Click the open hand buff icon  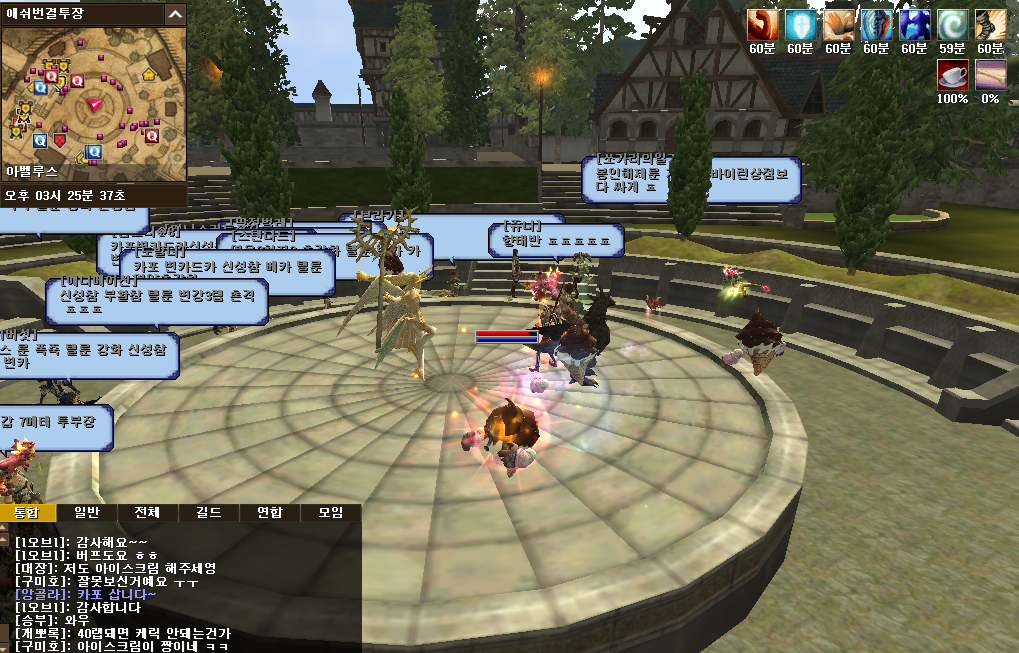[x=838, y=25]
